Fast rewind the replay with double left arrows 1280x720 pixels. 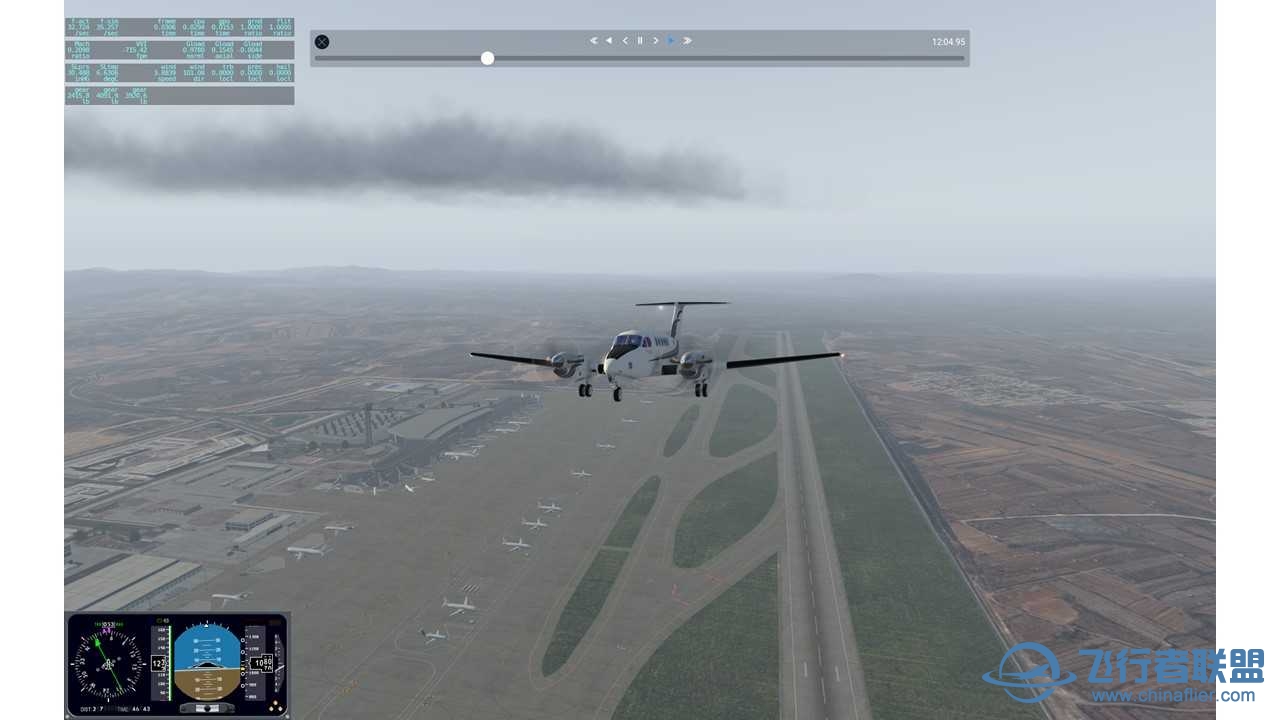coord(593,41)
